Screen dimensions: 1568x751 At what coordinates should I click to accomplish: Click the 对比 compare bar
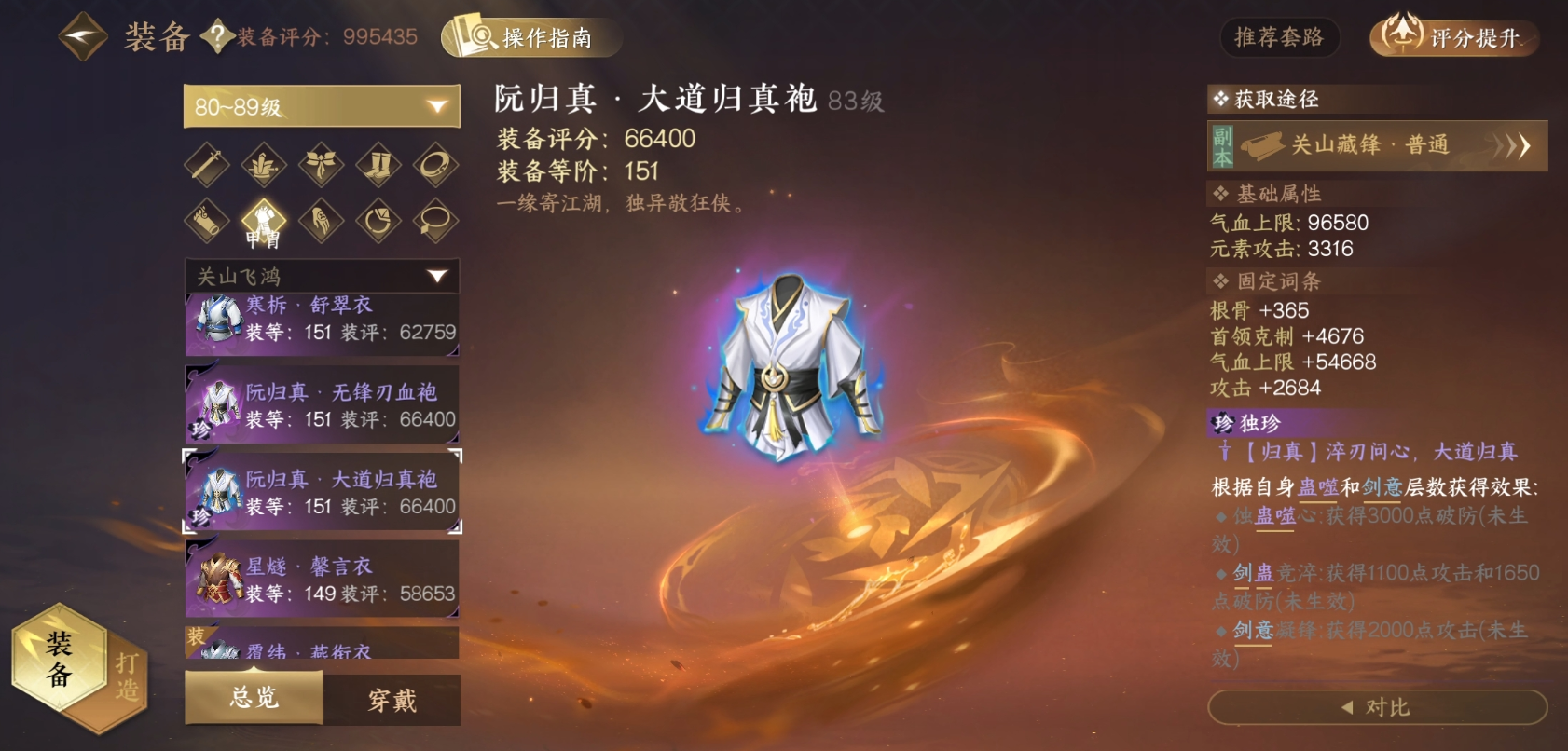(1379, 706)
